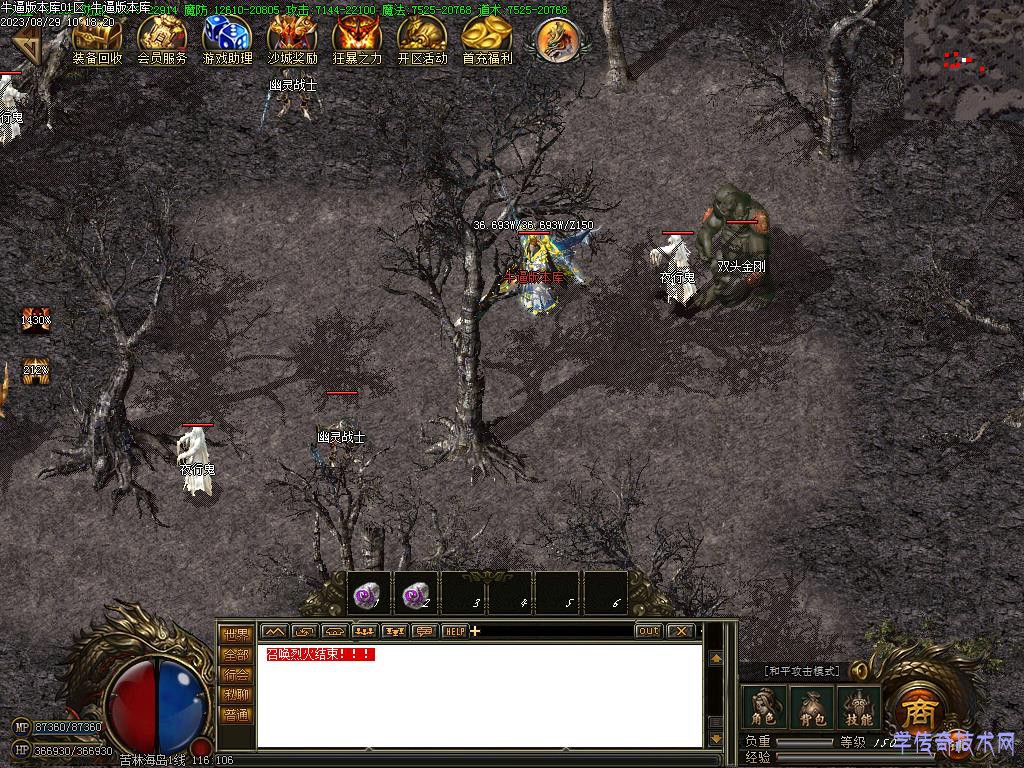This screenshot has height=768, width=1024.
Task: Select the first purple orb hotbar slot
Action: tap(367, 593)
